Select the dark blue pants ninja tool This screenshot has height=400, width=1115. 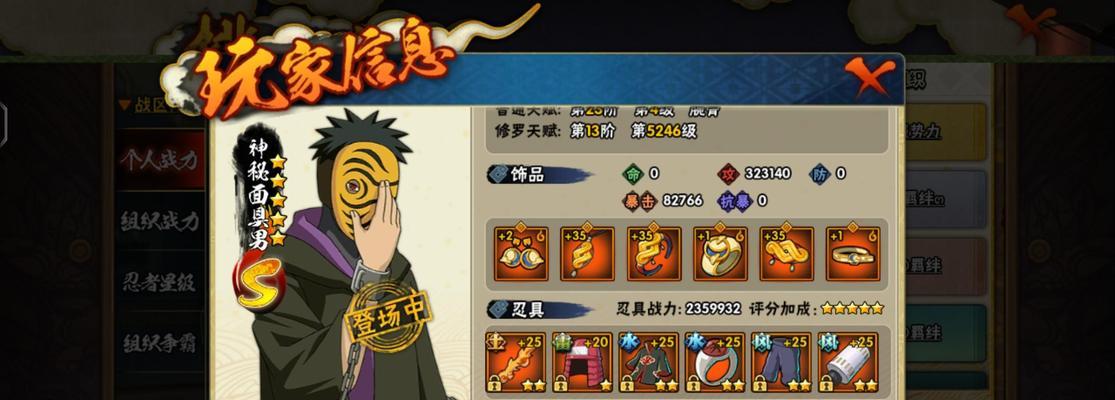coord(781,362)
